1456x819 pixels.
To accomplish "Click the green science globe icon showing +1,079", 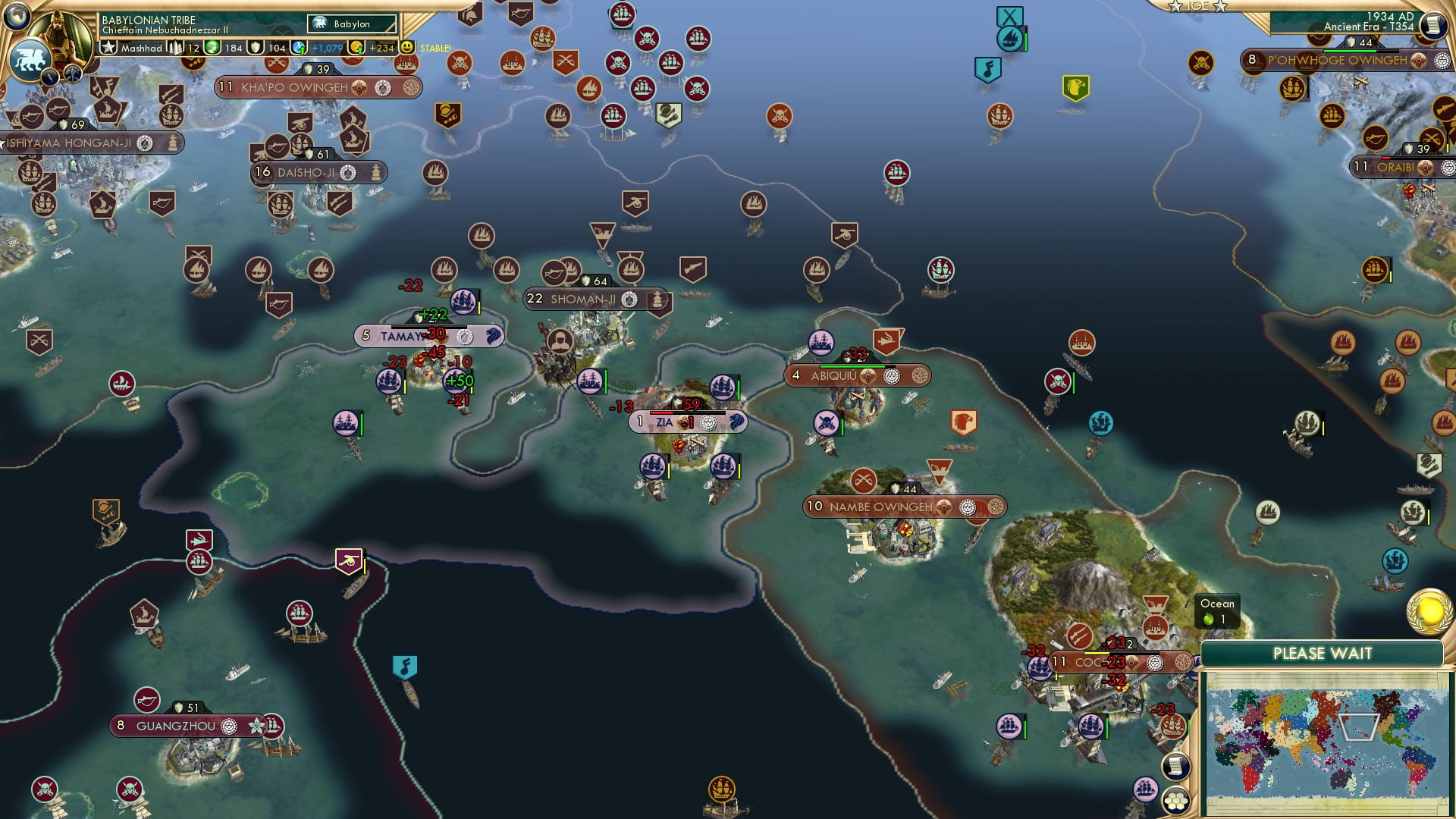I will tap(297, 47).
